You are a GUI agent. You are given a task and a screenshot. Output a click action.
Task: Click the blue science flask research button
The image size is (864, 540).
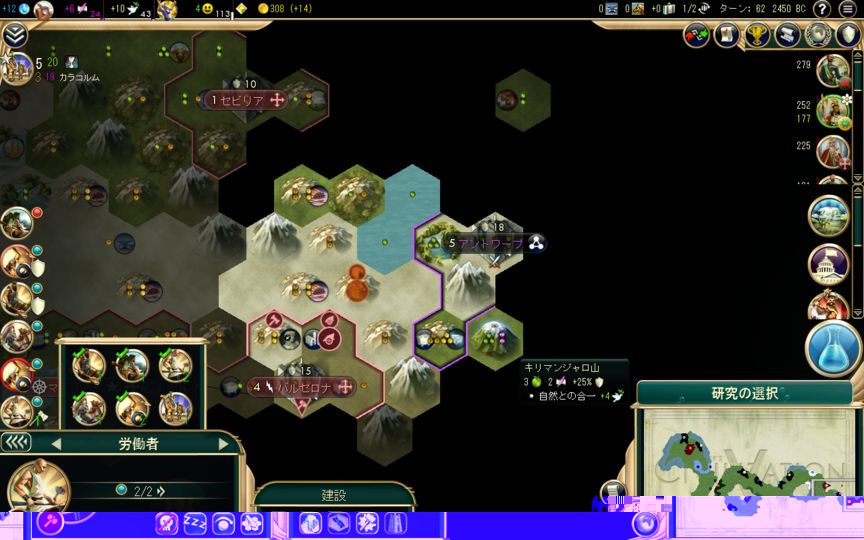[833, 348]
